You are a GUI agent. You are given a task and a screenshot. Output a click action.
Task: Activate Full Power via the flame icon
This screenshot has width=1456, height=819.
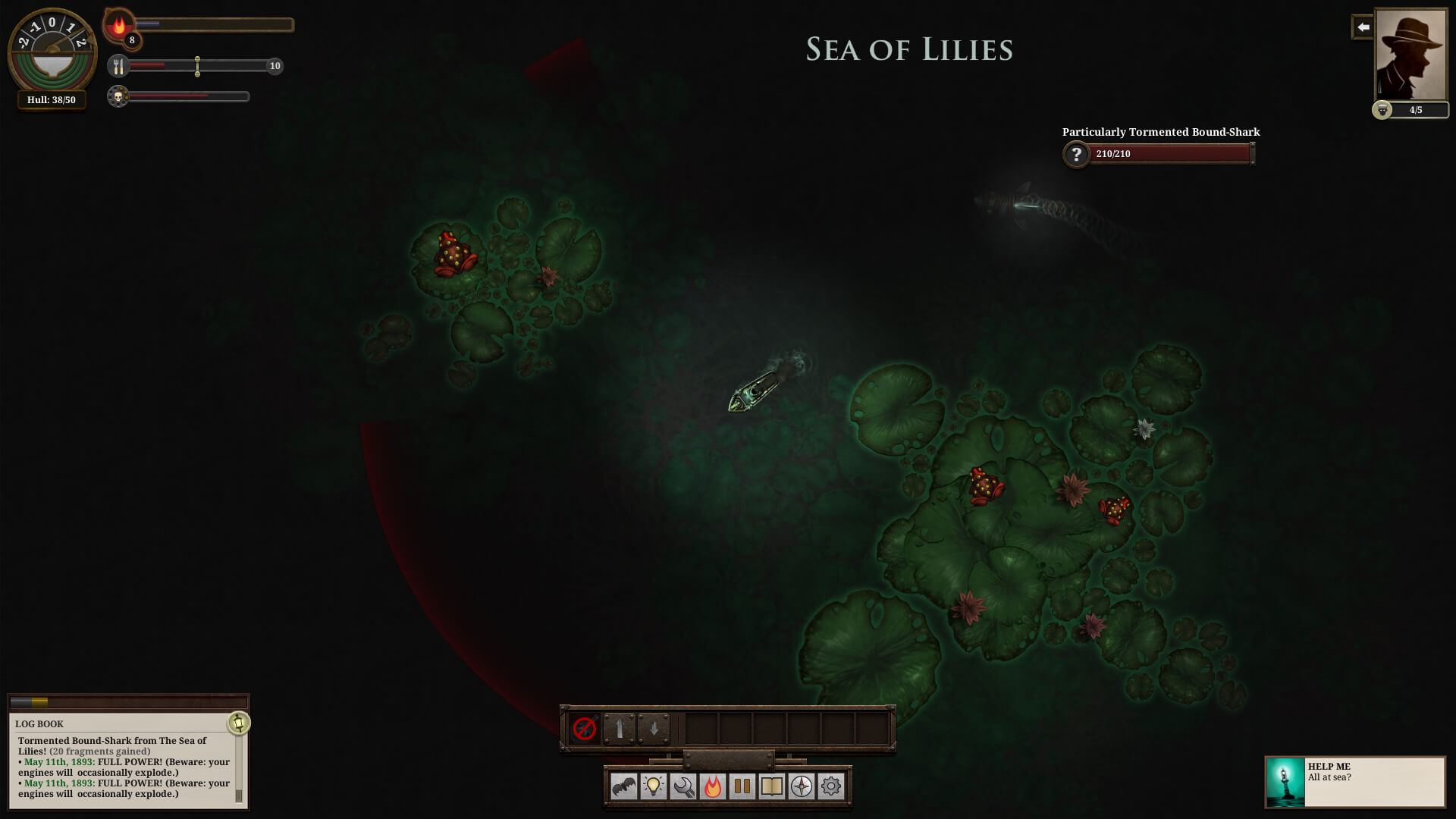(711, 787)
